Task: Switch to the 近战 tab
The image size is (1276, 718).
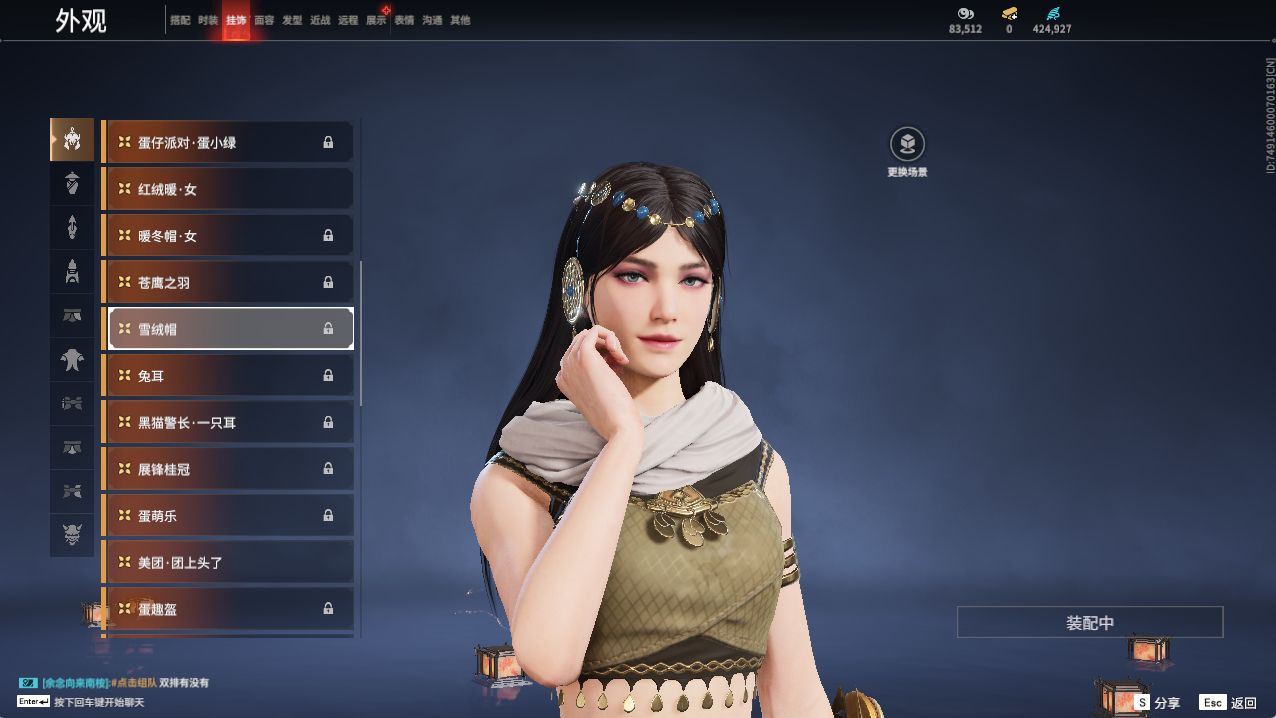Action: point(320,20)
